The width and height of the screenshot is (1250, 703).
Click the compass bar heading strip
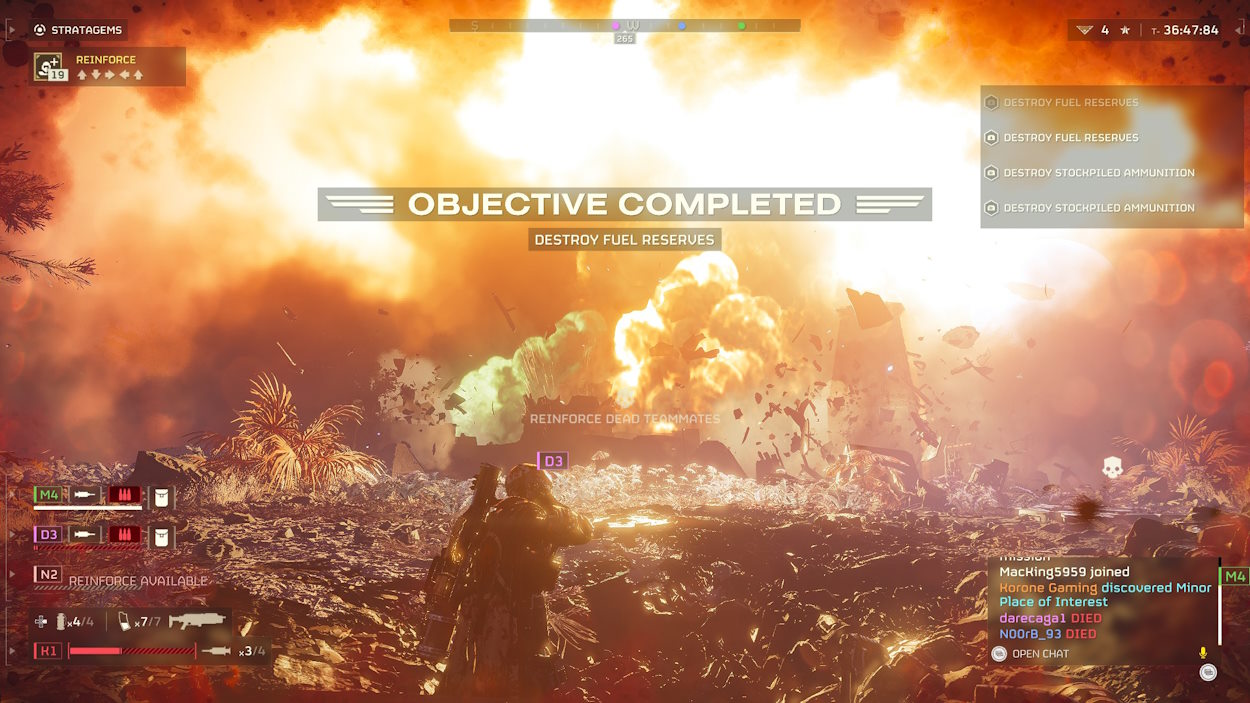tap(624, 26)
